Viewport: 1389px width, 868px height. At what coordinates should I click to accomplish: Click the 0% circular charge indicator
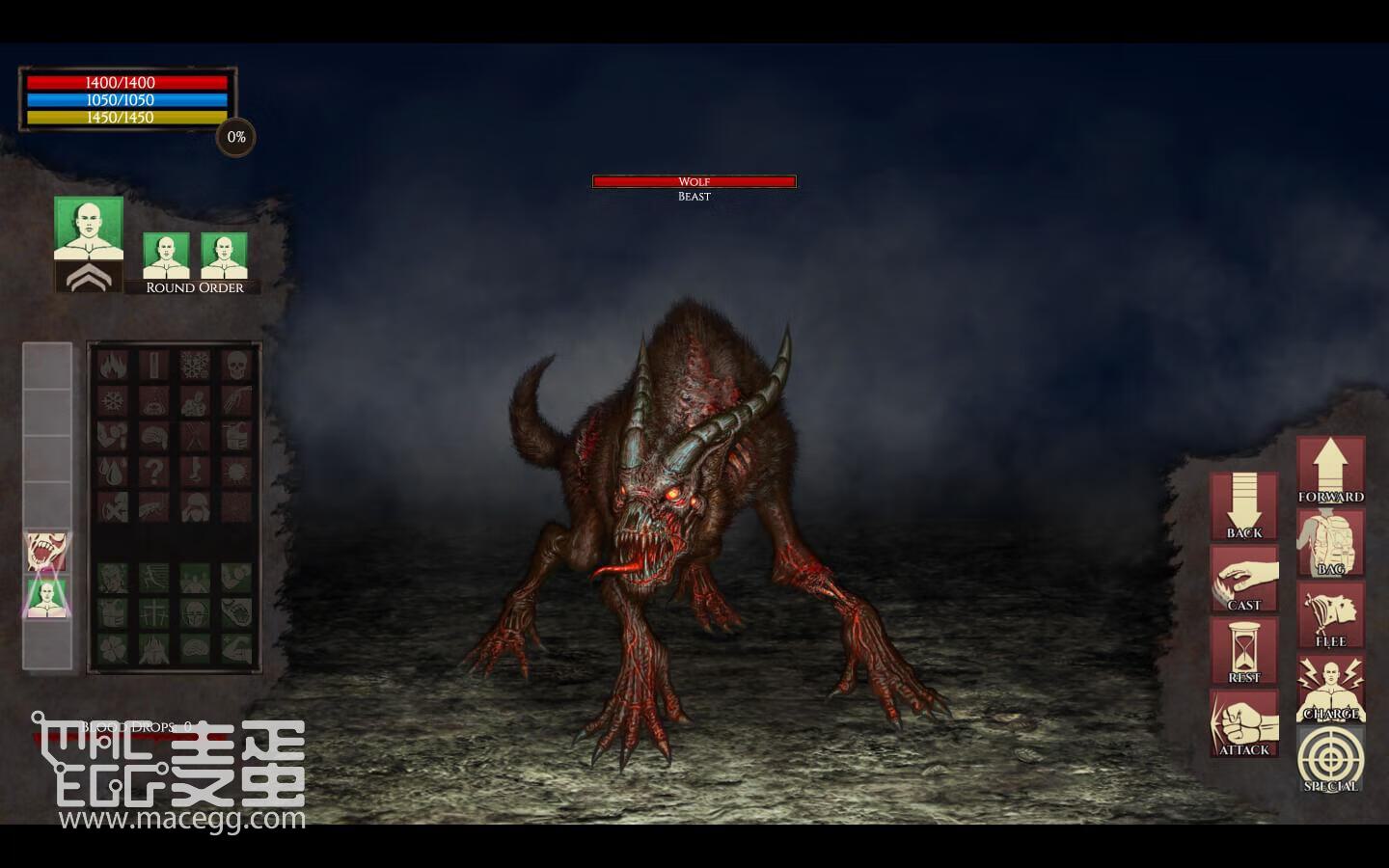[x=236, y=137]
